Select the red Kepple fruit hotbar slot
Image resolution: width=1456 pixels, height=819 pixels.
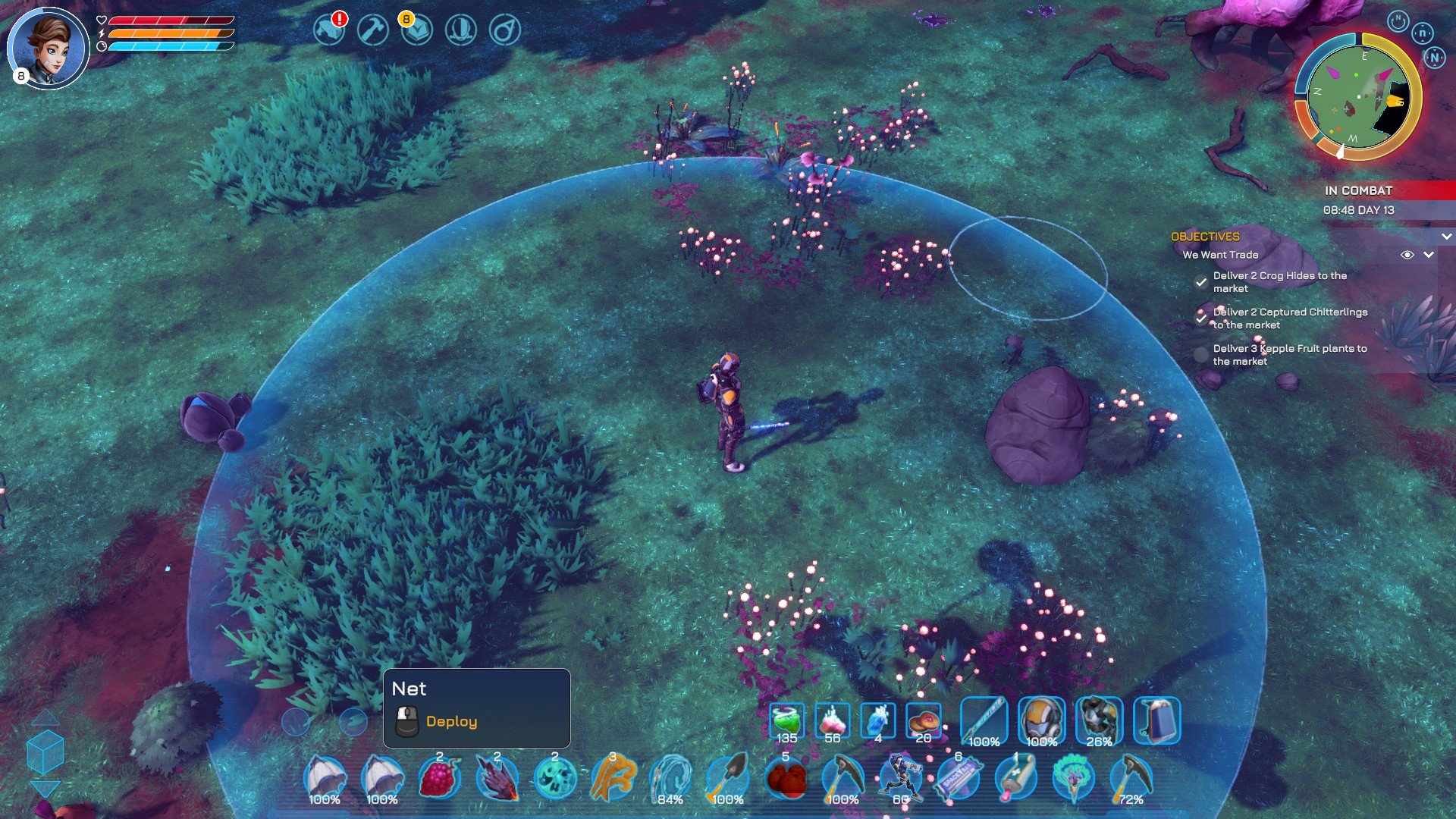click(786, 779)
